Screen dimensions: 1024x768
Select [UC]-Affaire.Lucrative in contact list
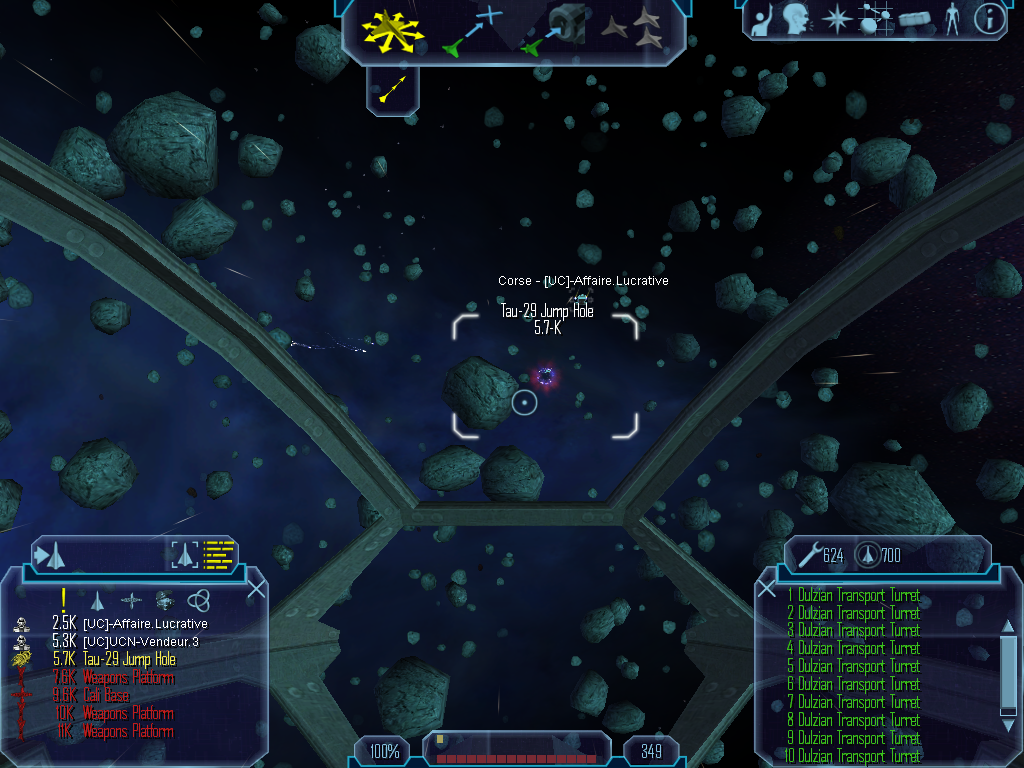145,624
